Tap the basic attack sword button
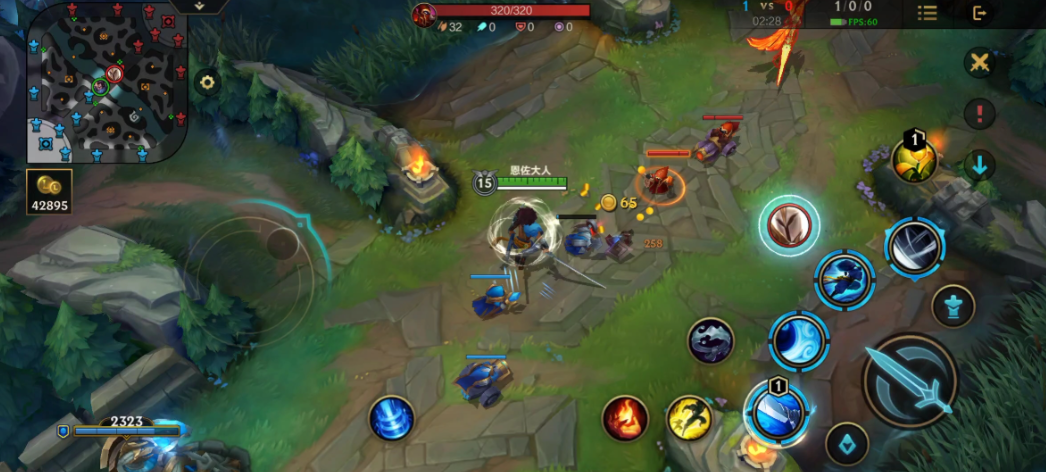The image size is (1046, 472). [909, 380]
